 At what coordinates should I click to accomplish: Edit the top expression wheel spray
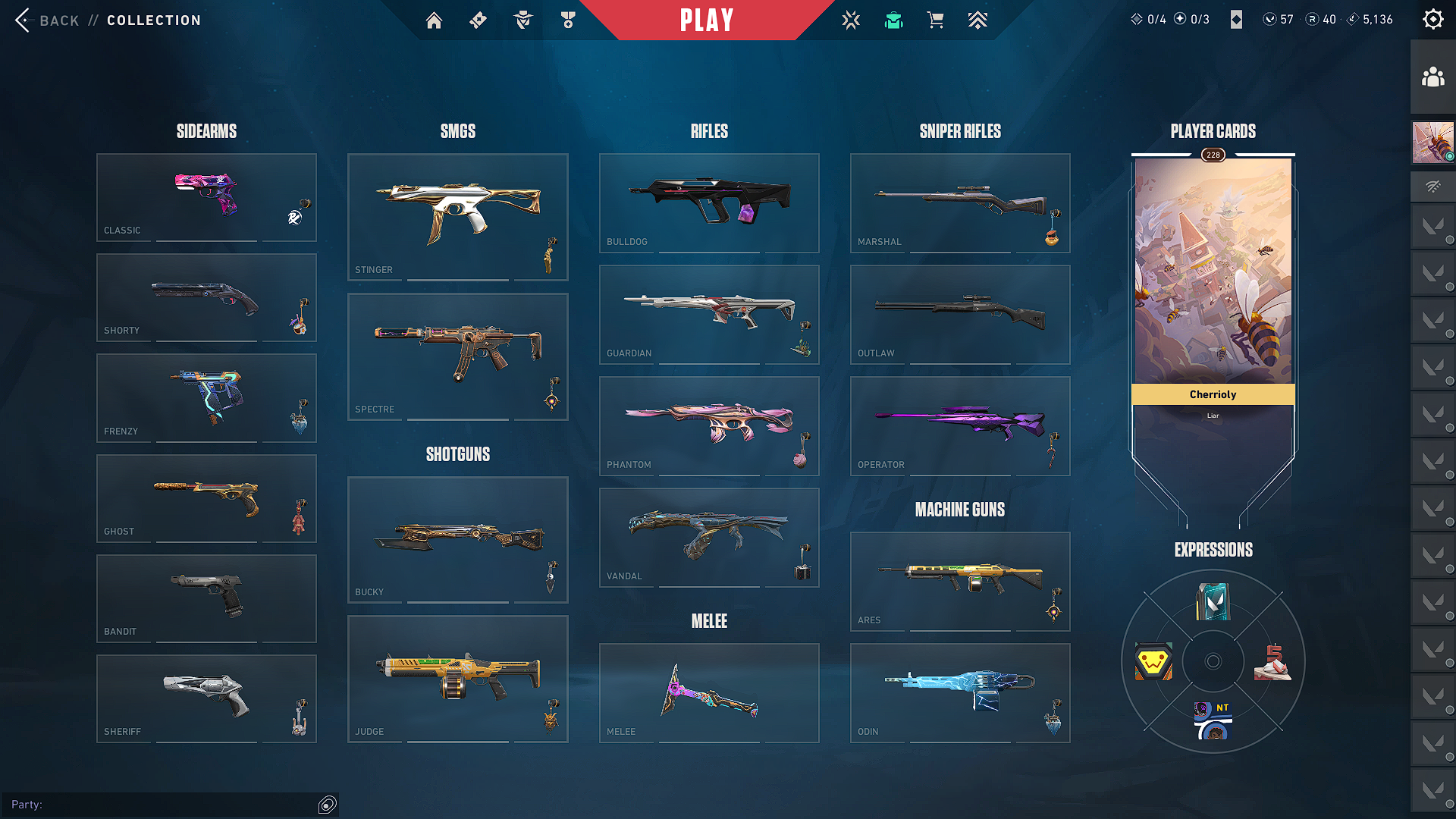1213,602
